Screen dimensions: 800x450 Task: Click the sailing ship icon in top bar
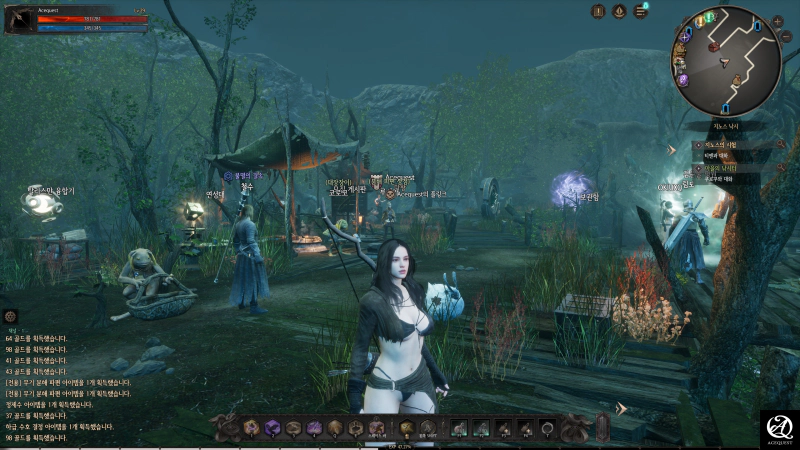(619, 11)
